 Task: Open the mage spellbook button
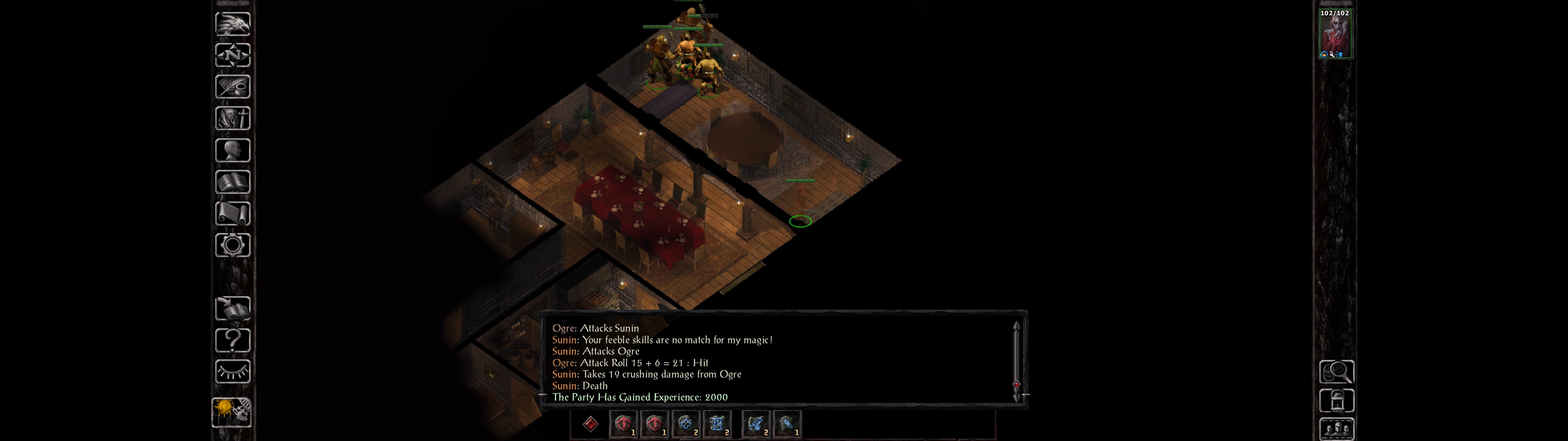(232, 182)
